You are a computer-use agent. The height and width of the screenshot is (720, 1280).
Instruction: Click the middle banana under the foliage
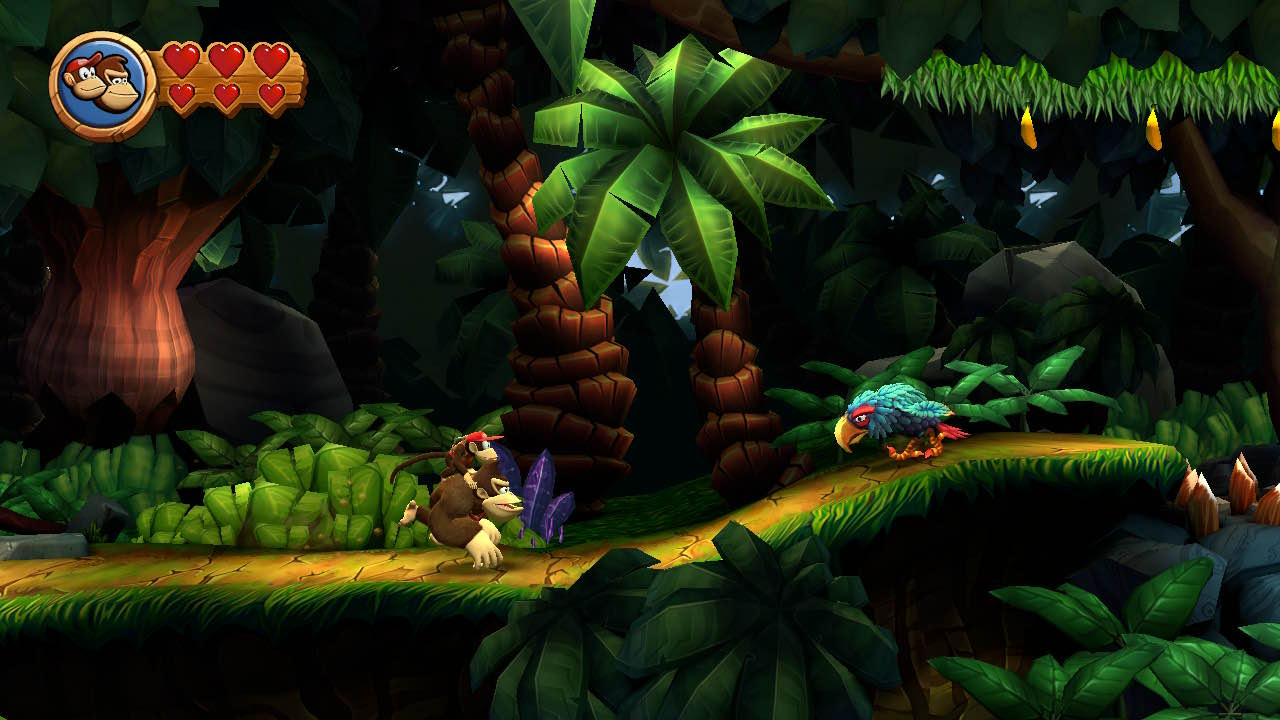[1155, 128]
